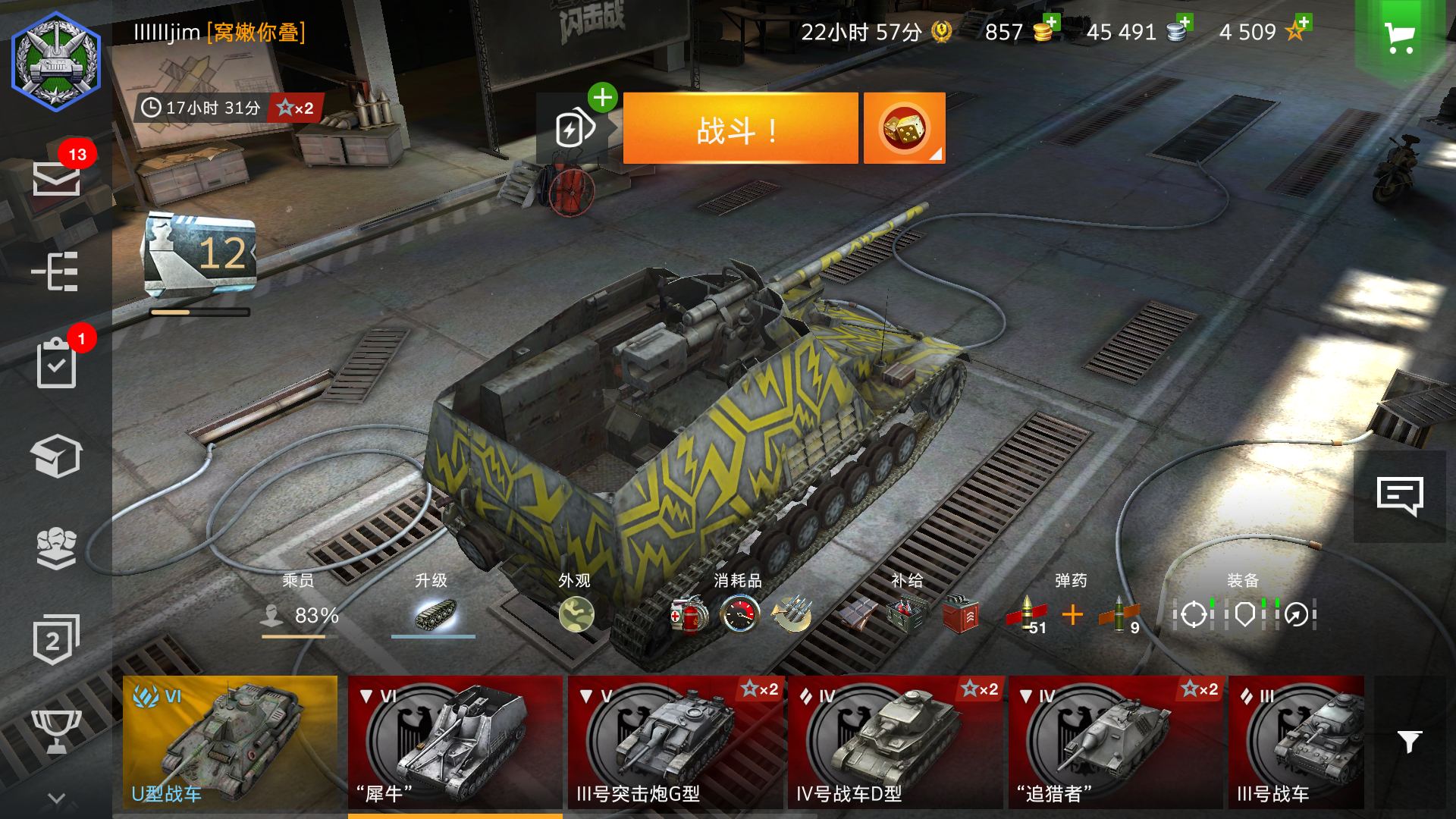Open the missions clipboard icon with badge 1
This screenshot has width=1456, height=819.
(57, 364)
